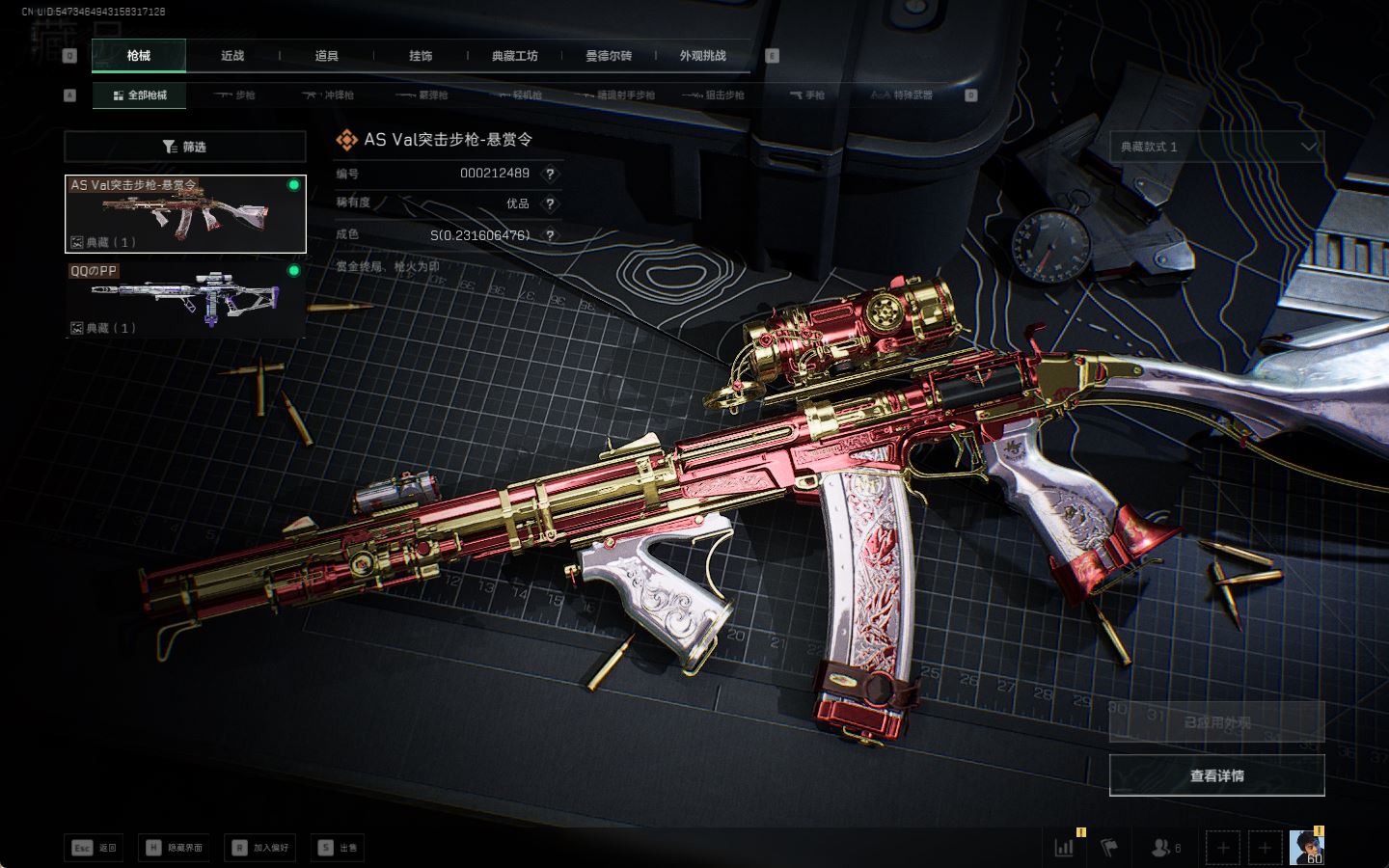The image size is (1389, 868).
Task: Open the 道具 items tab
Action: click(326, 56)
